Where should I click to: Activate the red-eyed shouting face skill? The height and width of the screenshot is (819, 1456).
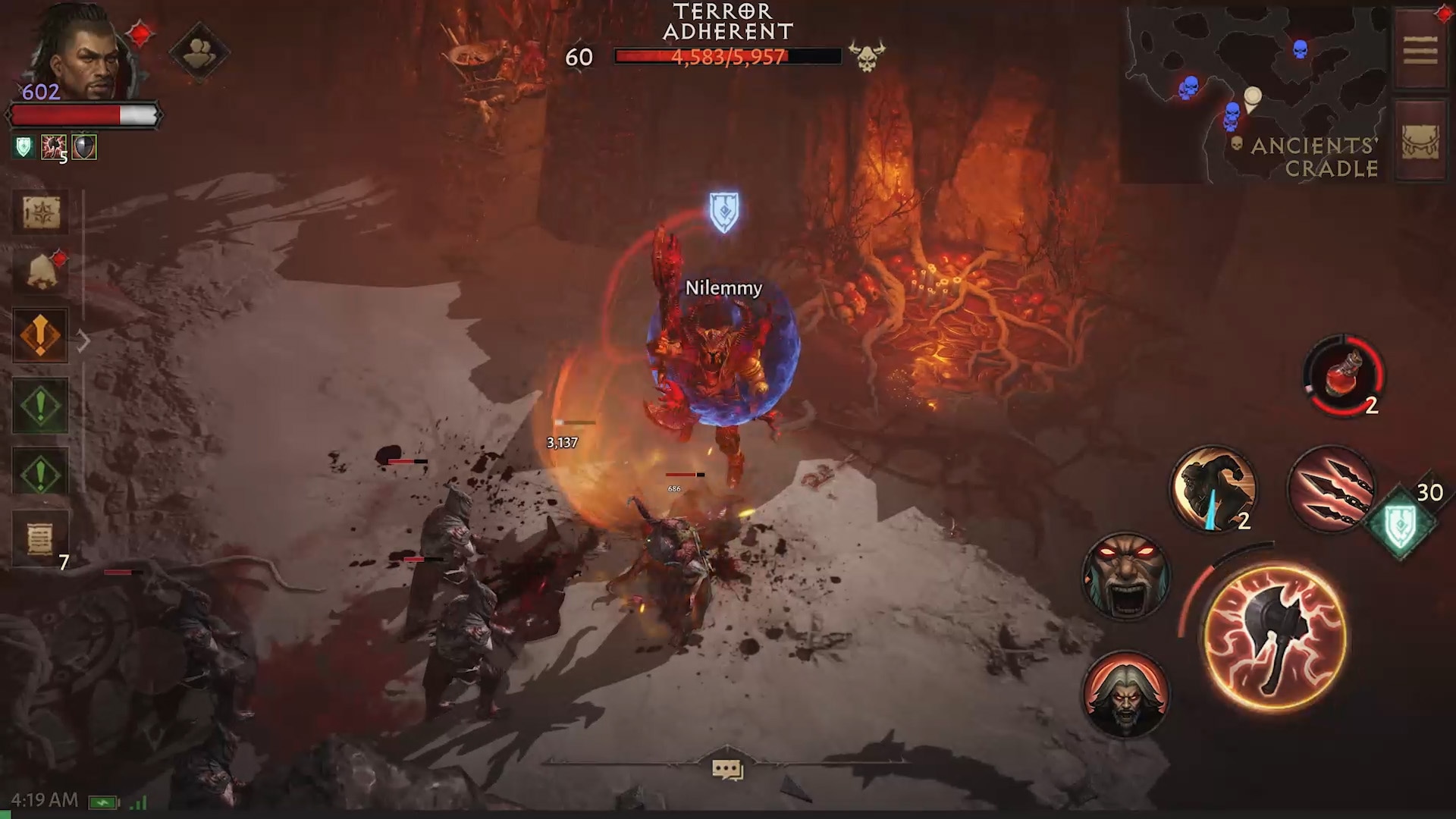(x=1125, y=576)
